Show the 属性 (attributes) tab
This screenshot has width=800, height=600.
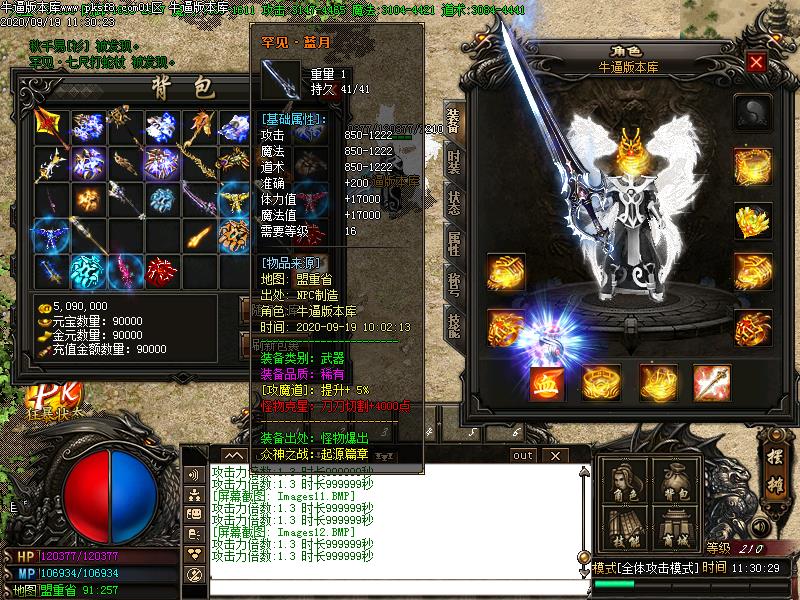(453, 244)
